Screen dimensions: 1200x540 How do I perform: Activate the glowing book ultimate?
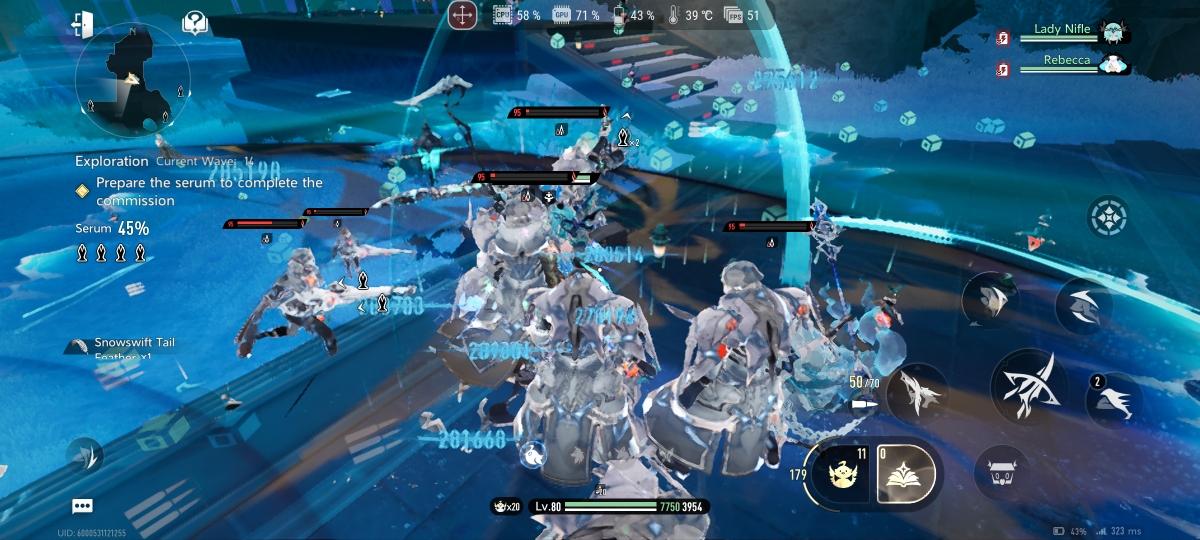pyautogui.click(x=906, y=473)
